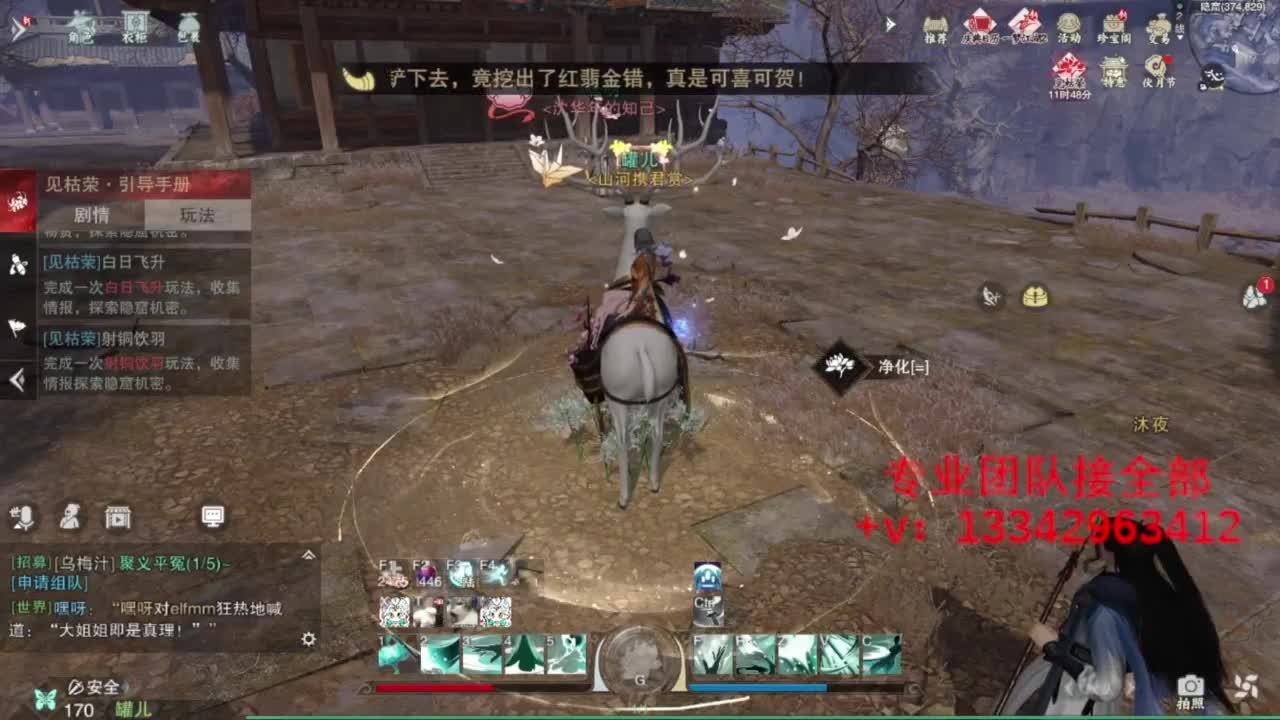Toggle the screen display icon above chat
The width and height of the screenshot is (1280, 720).
click(x=213, y=517)
